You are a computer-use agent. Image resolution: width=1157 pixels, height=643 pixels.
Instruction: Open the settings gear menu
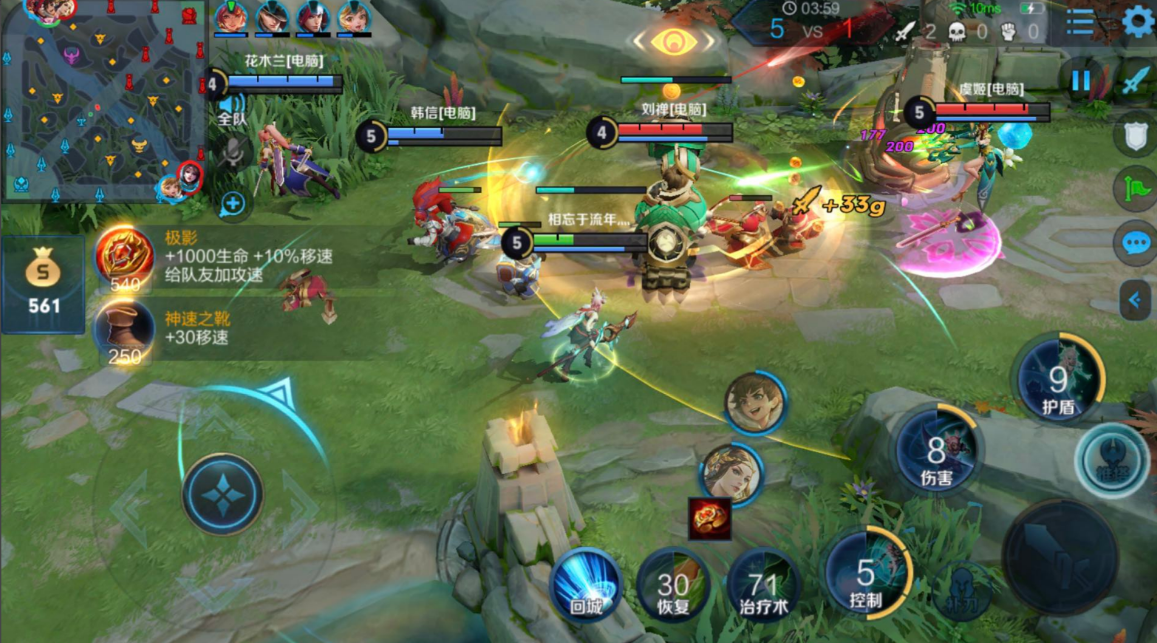[x=1137, y=21]
